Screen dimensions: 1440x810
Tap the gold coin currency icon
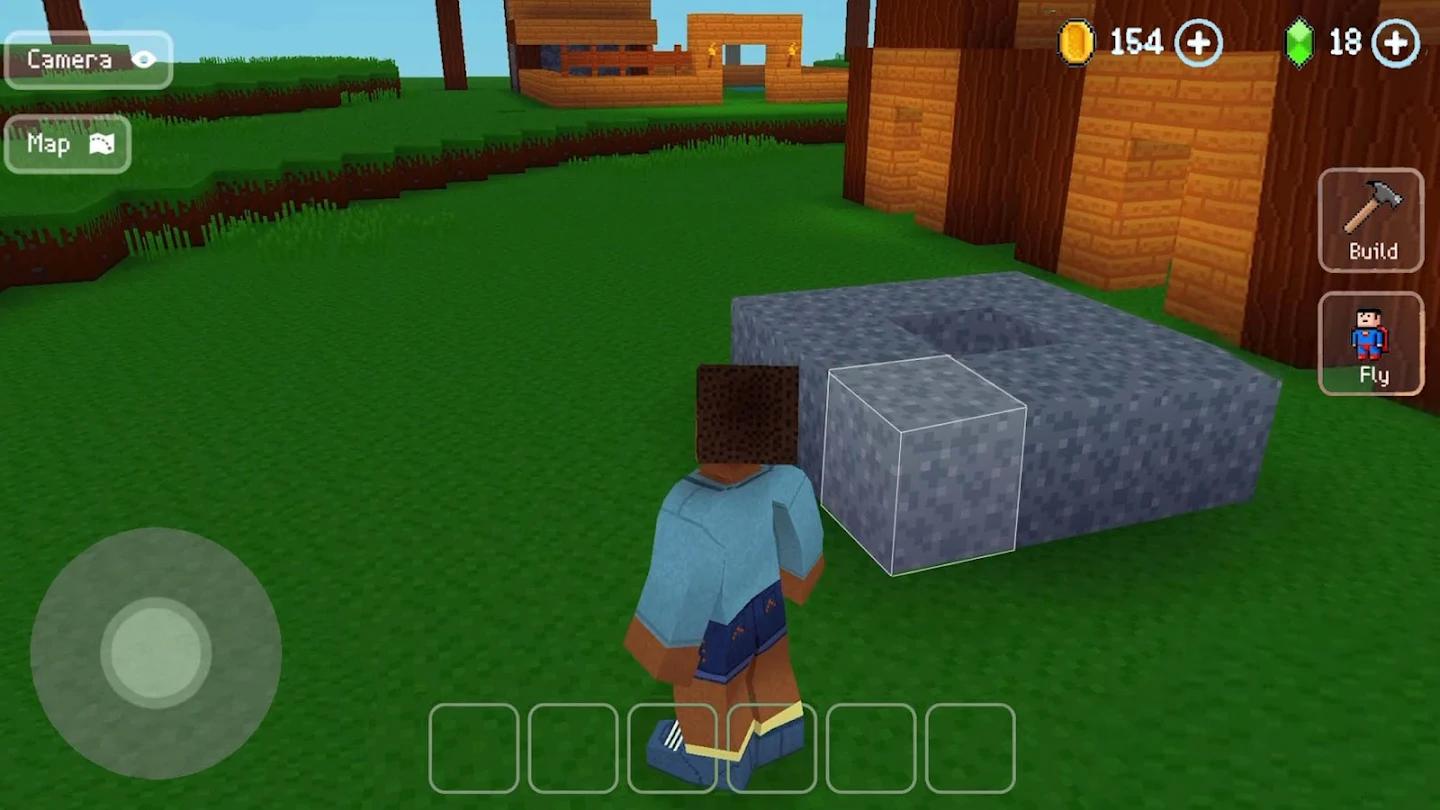1077,43
